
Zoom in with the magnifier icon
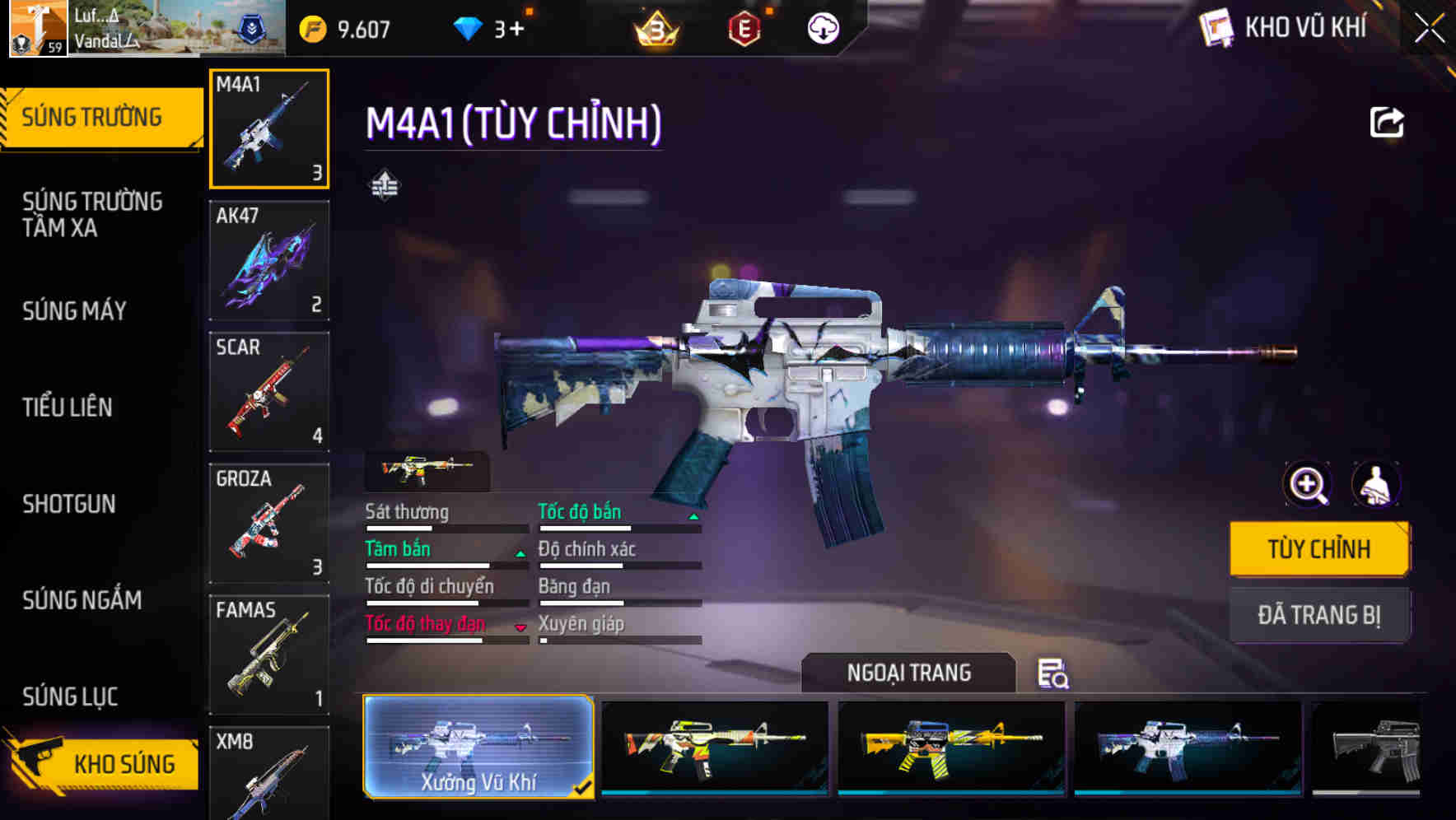(1308, 485)
